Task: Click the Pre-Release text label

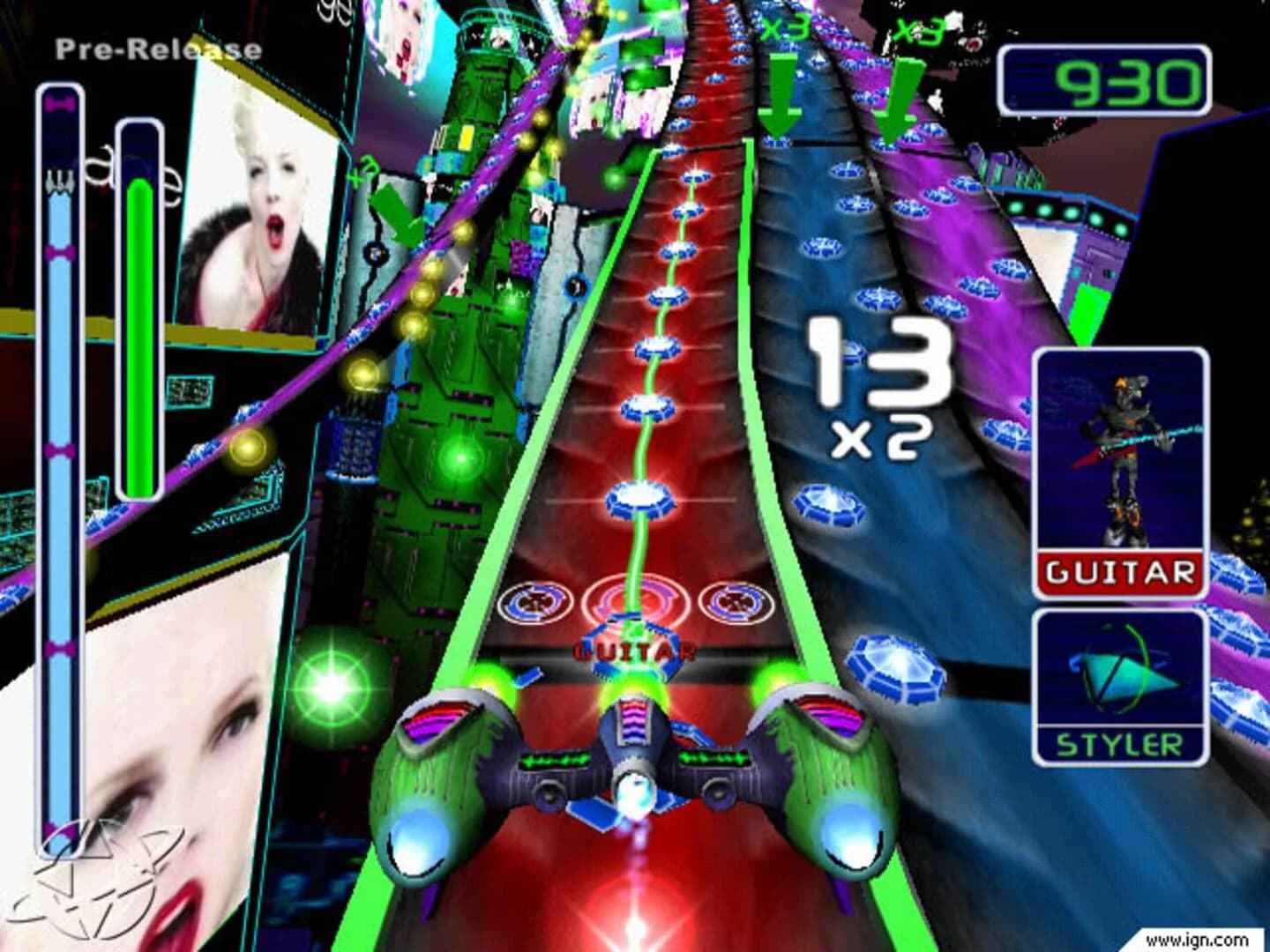Action: [x=159, y=48]
